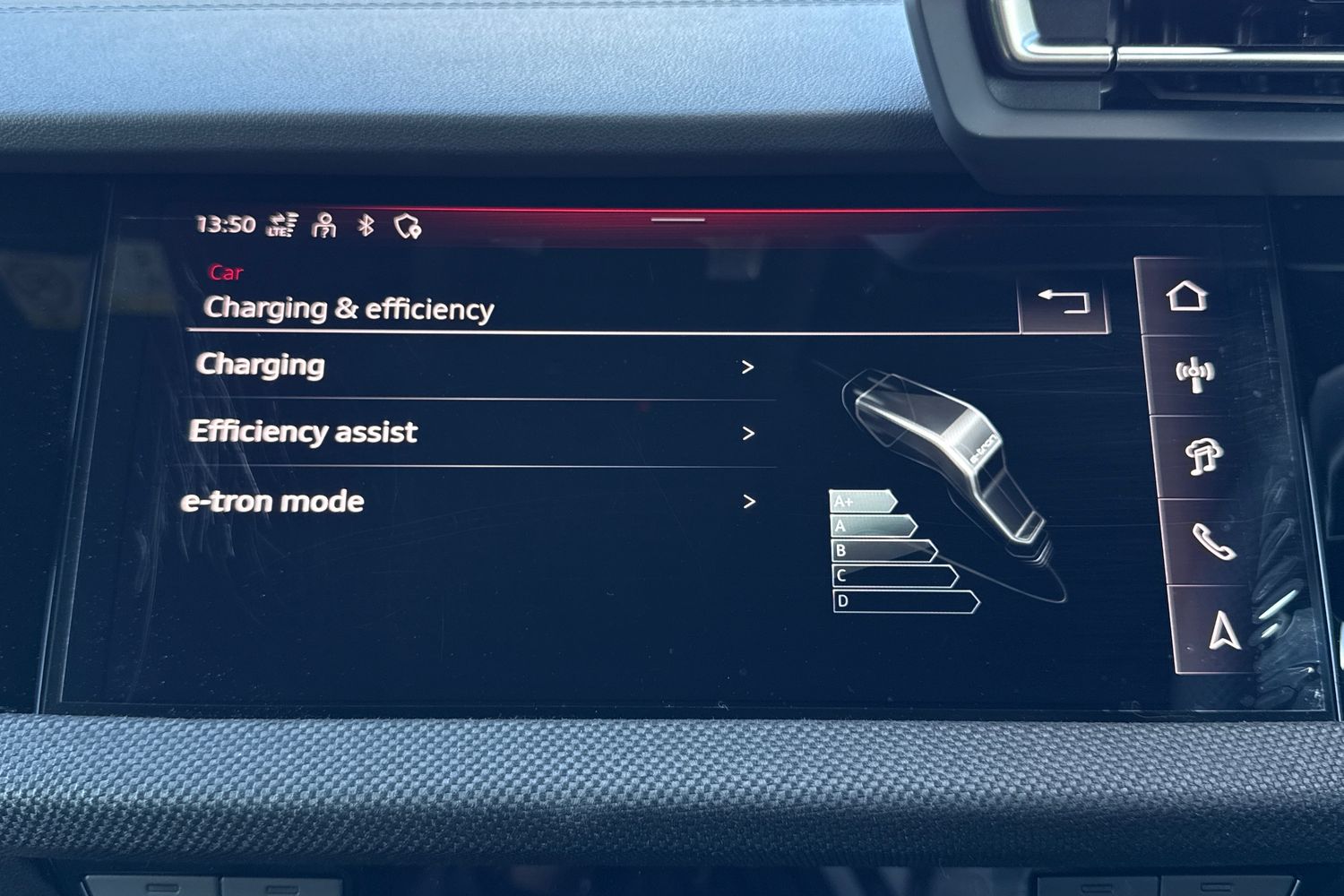Screen dimensions: 1344x896
Task: Tap the Car breadcrumb label
Action: coord(226,272)
